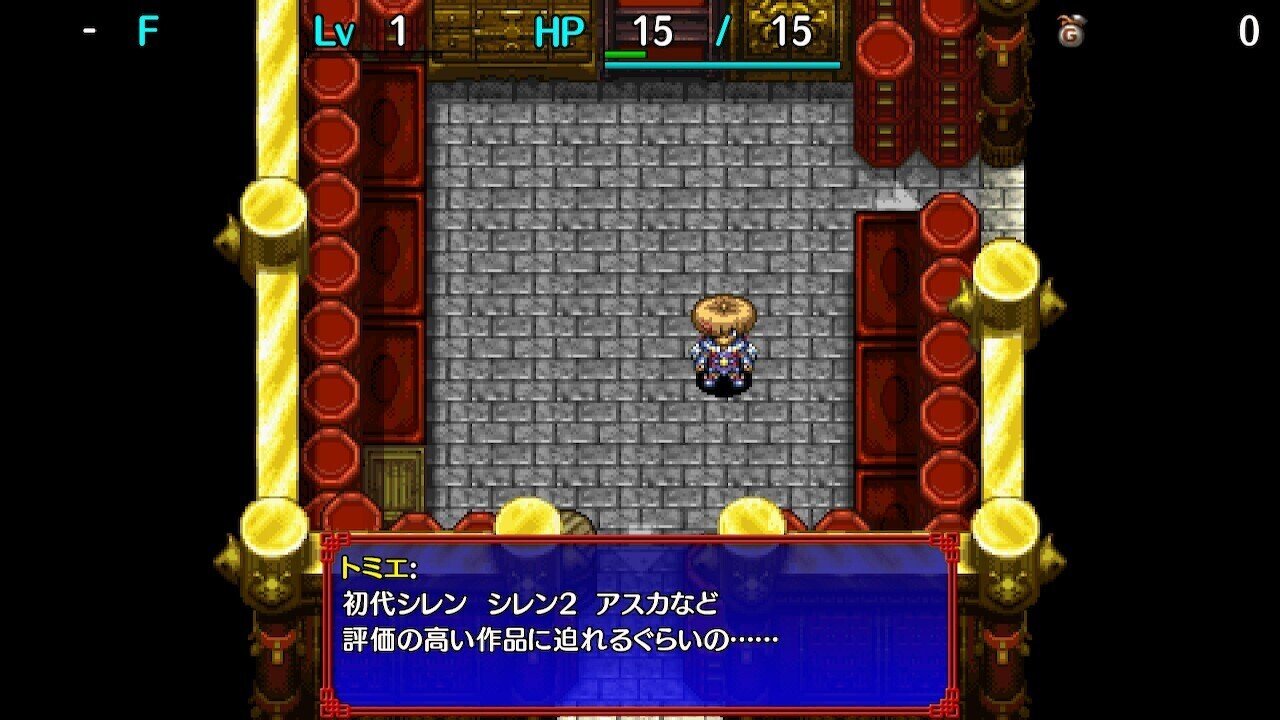Screen dimensions: 1280x720
Task: Click the Lv level indicator
Action: tap(336, 30)
